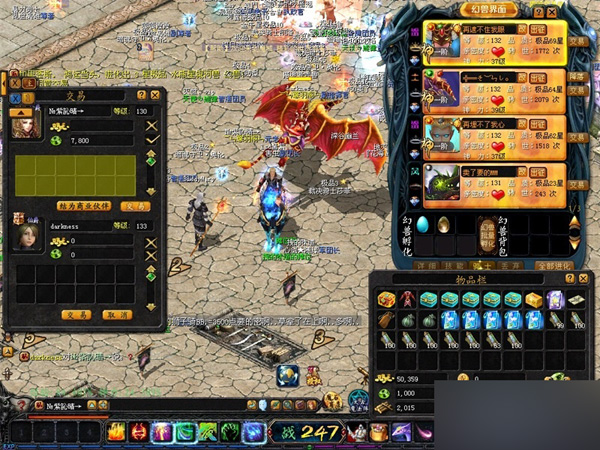Click the 结为商业伙伴 button

point(85,206)
